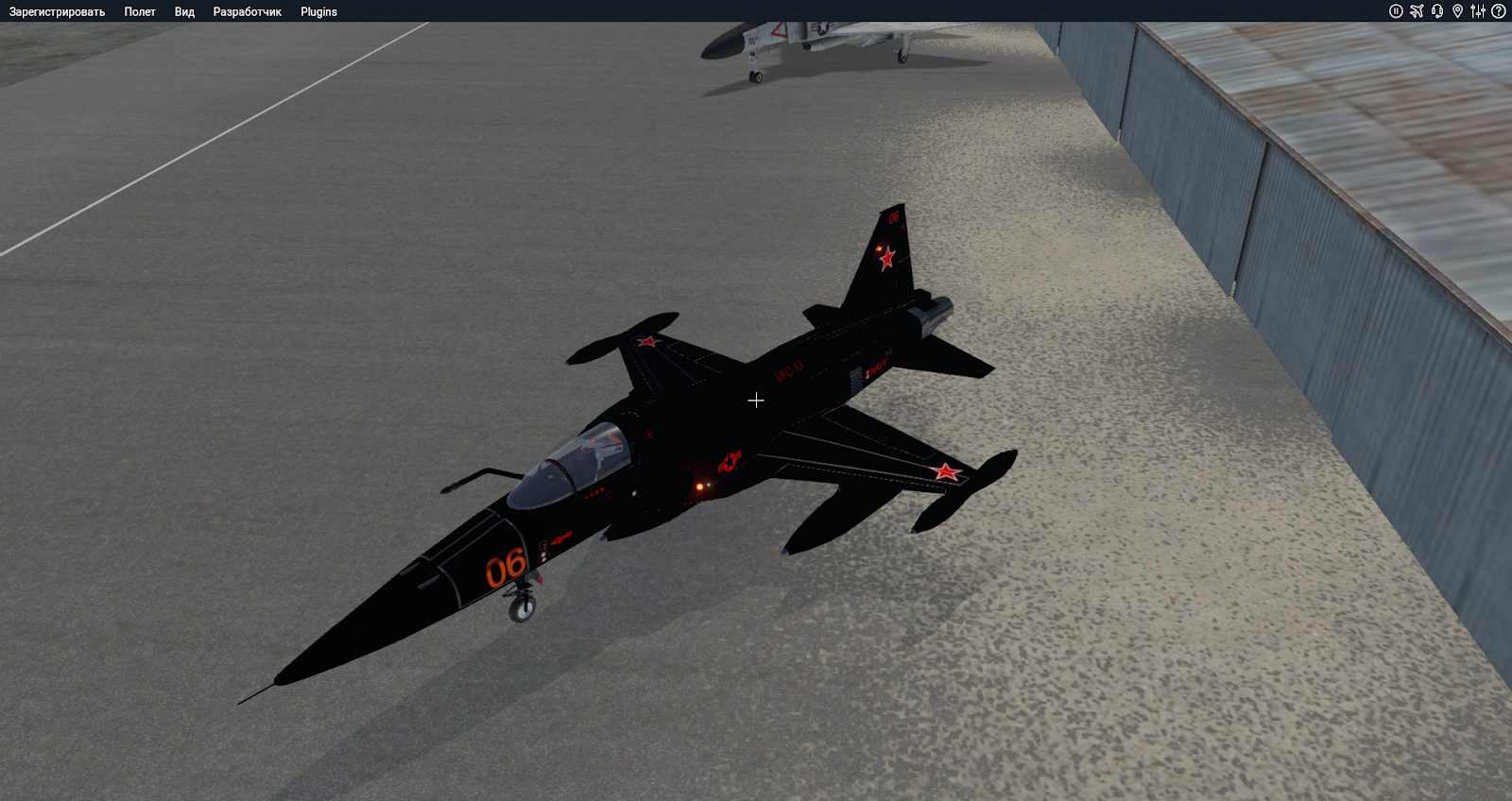Image resolution: width=1512 pixels, height=801 pixels.
Task: Open the Plugins menu
Action: click(x=318, y=11)
